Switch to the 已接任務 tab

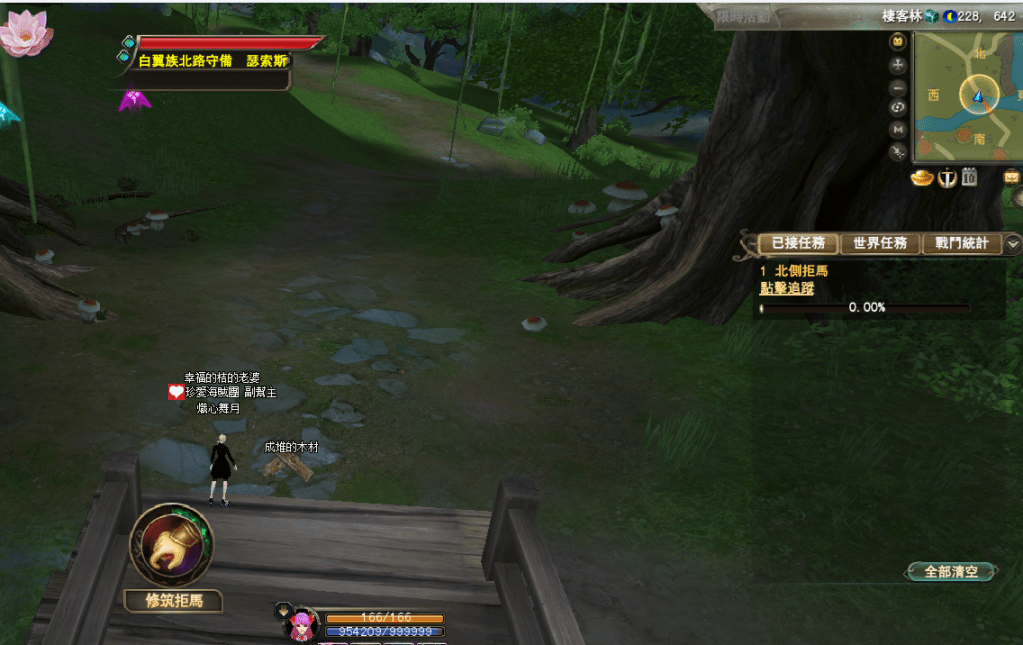798,243
